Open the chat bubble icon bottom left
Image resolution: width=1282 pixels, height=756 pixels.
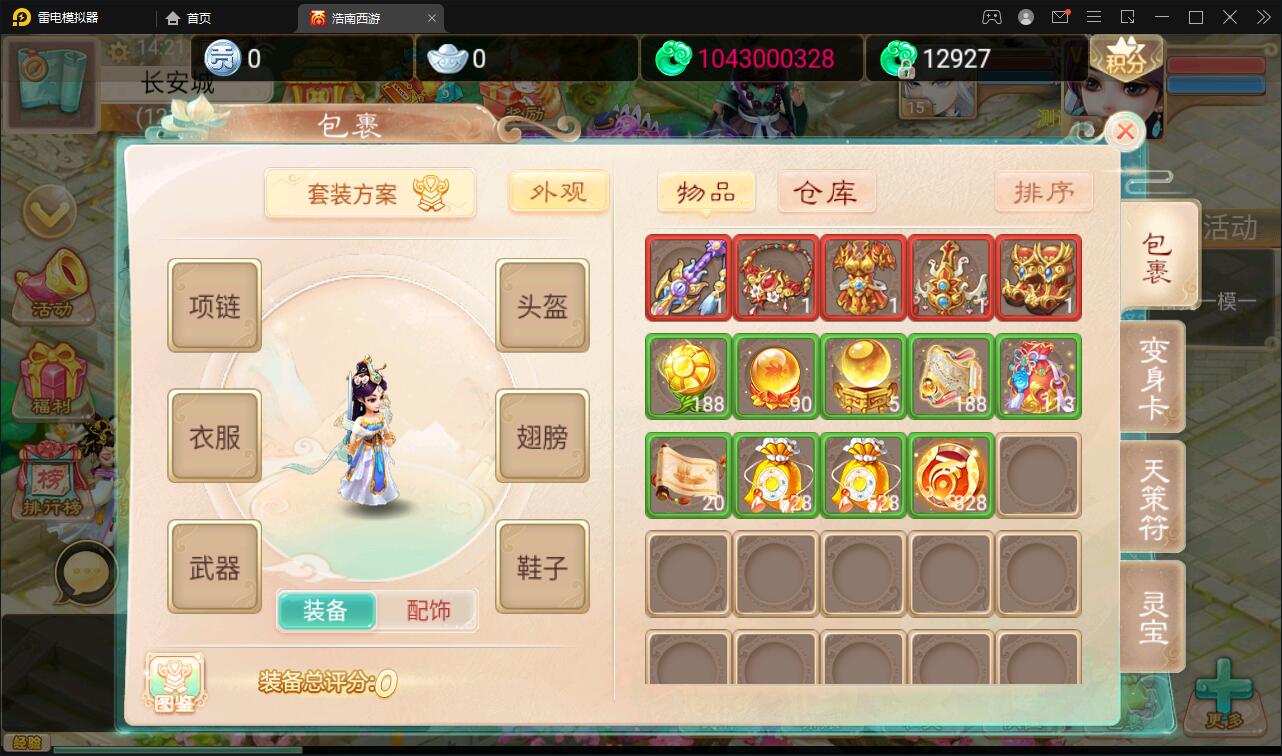pos(85,572)
